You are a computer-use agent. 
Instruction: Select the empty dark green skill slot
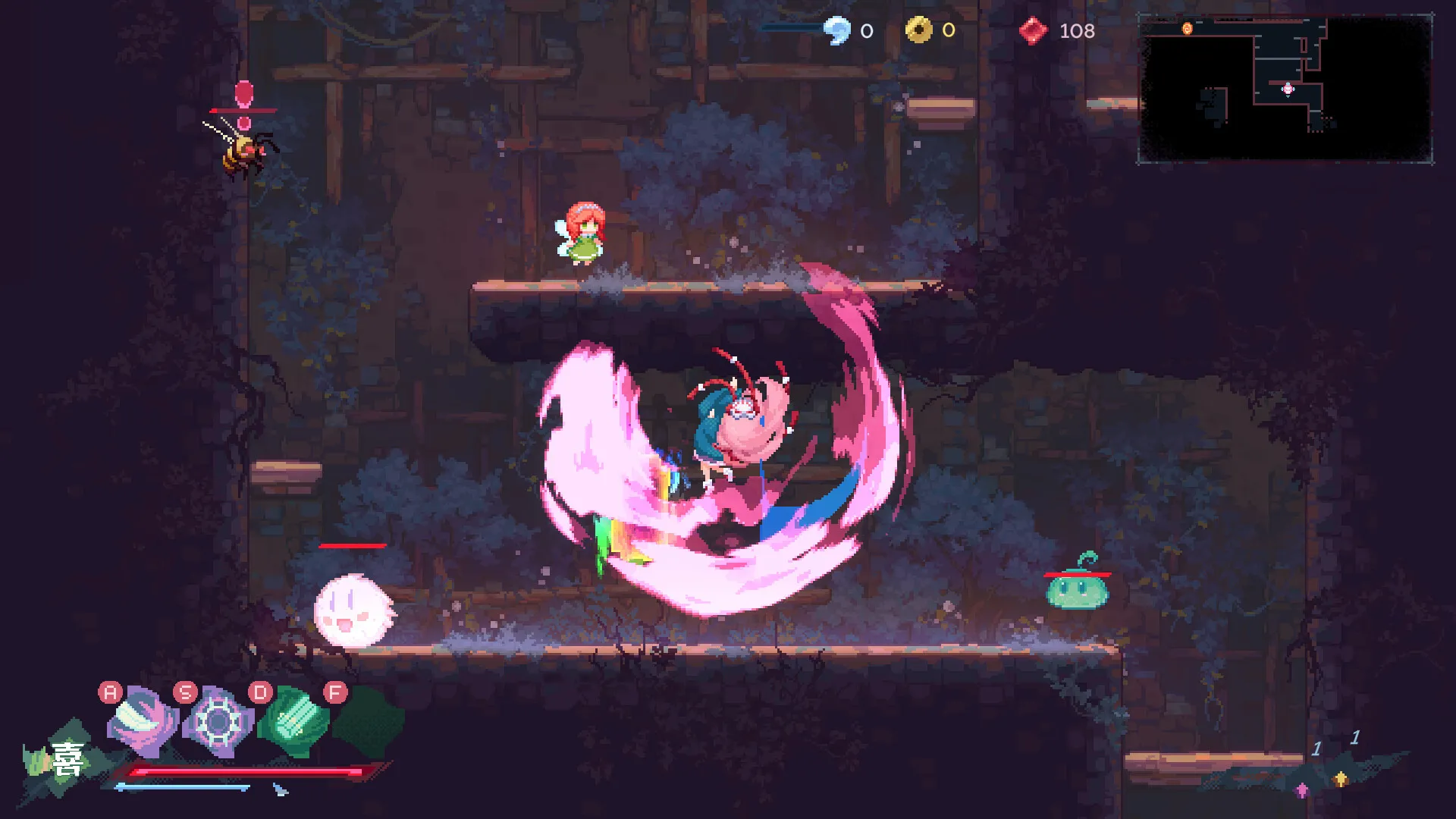(x=369, y=720)
